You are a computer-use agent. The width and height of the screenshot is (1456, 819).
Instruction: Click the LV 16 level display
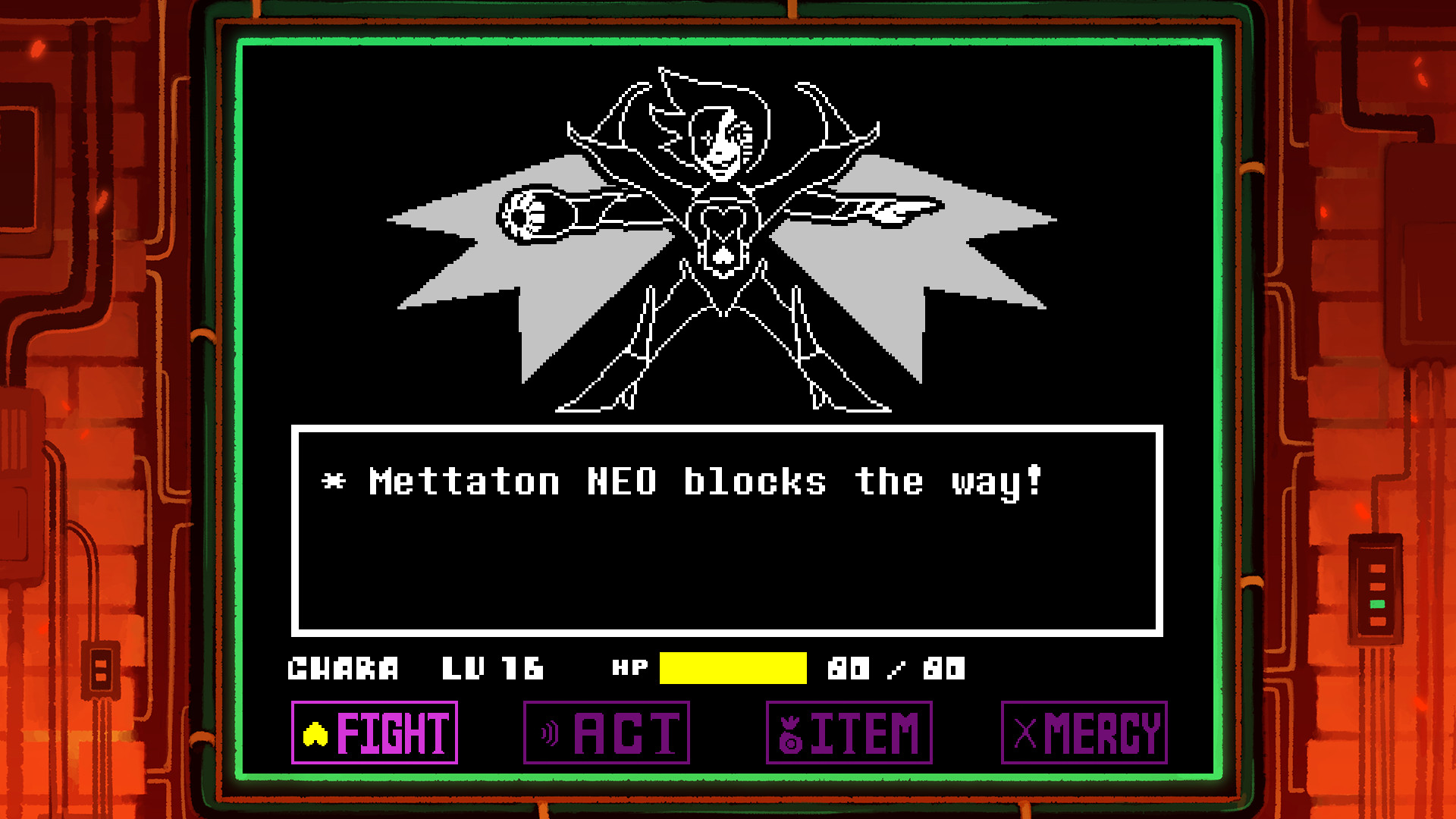click(494, 669)
